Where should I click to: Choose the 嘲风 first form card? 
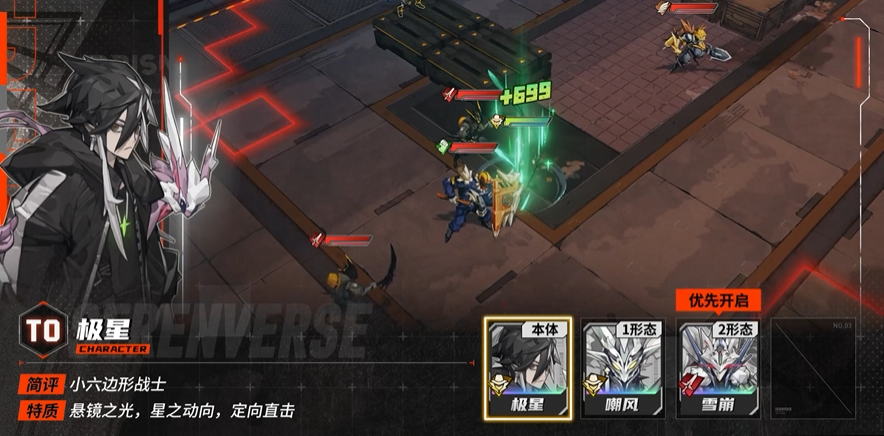(x=623, y=367)
